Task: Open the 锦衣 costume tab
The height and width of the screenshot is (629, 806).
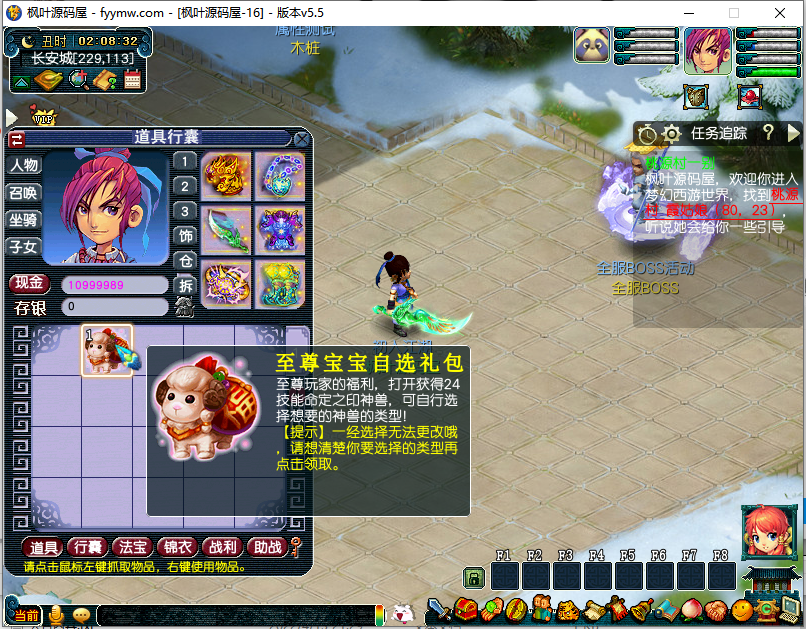Action: (x=178, y=547)
